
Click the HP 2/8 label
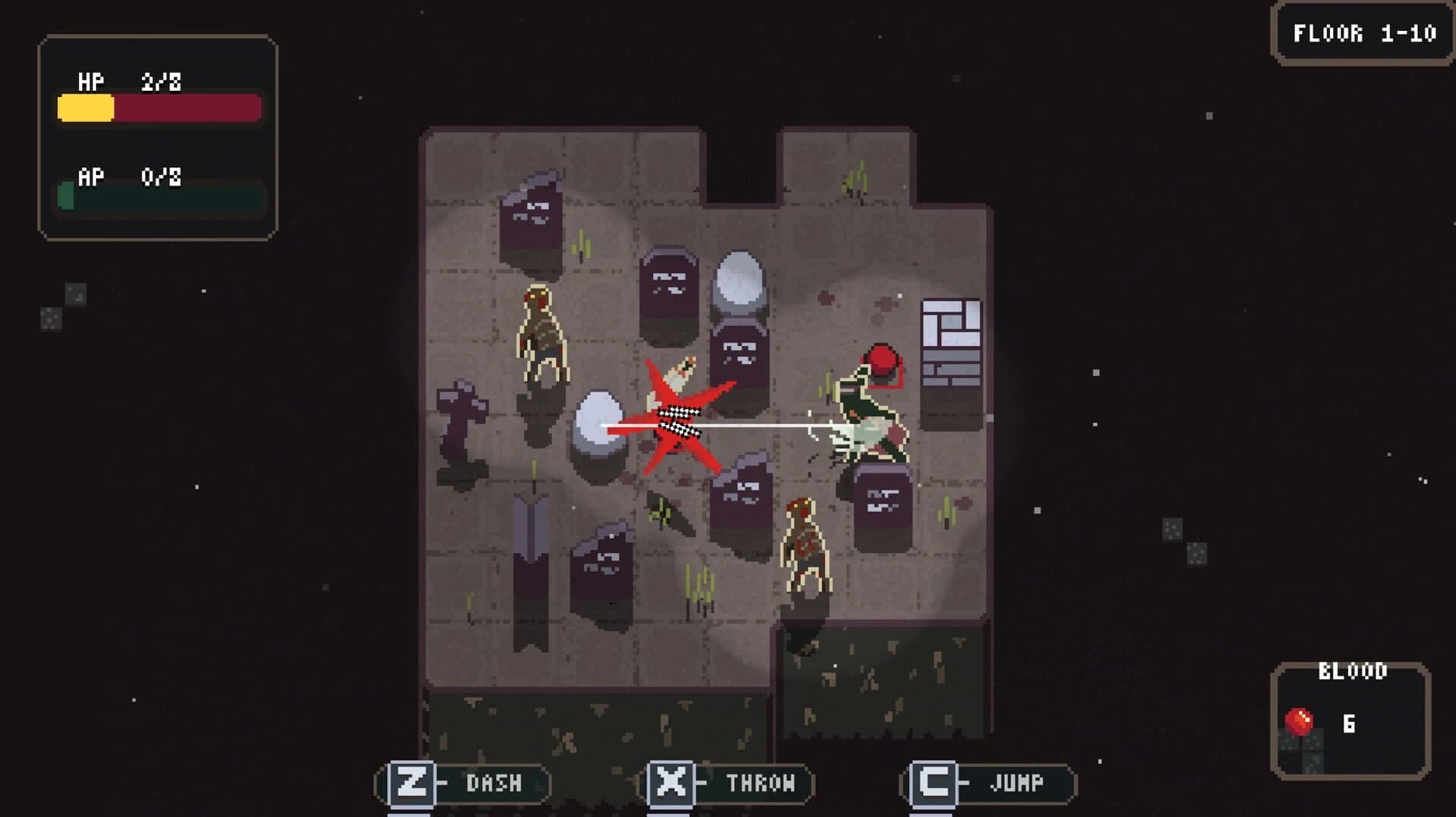[125, 82]
